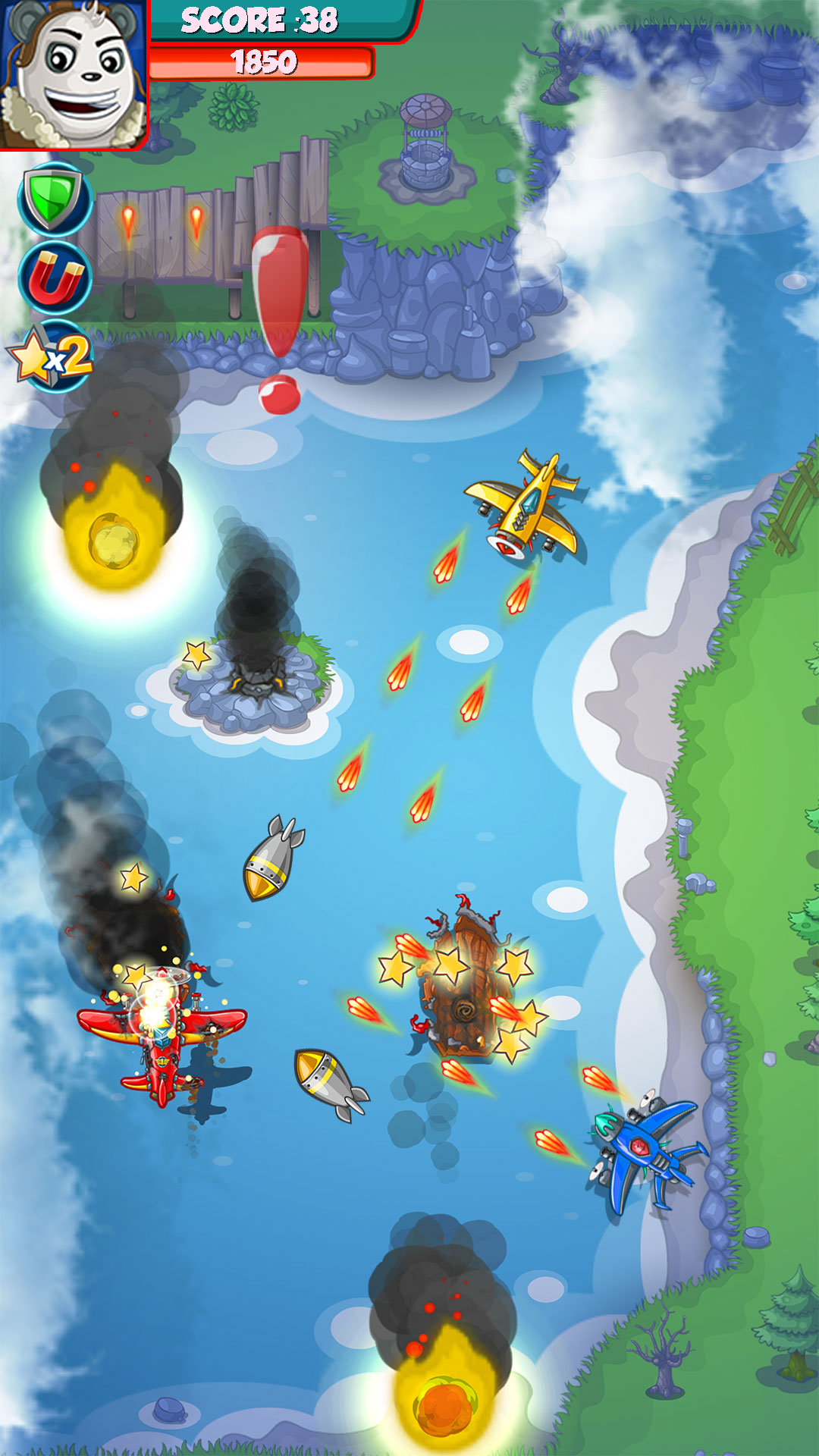Use the red magnet power-up
This screenshot has height=1456, width=819.
[x=55, y=278]
